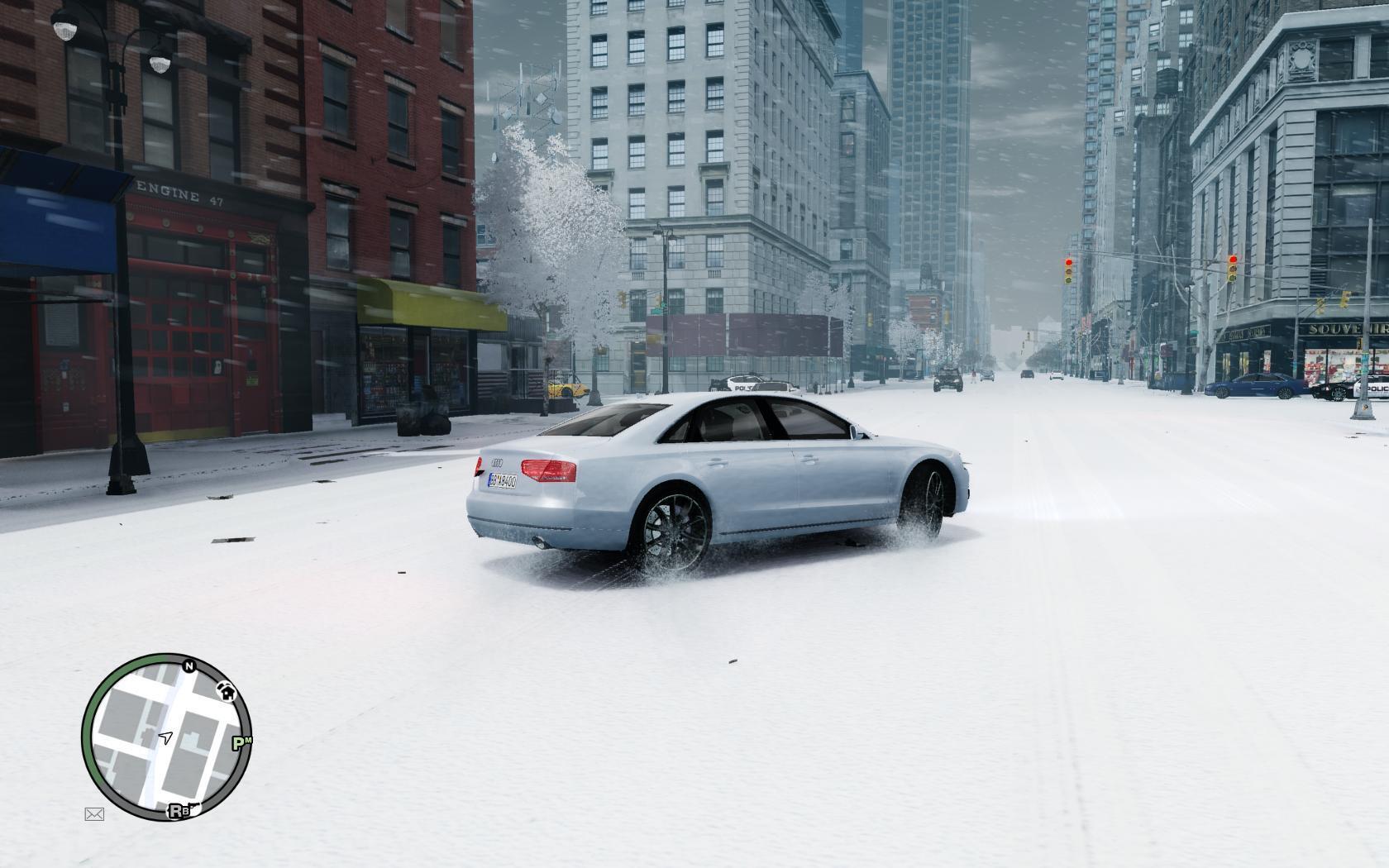The height and width of the screenshot is (868, 1389).
Task: Open the envelope message icon
Action: (94, 814)
